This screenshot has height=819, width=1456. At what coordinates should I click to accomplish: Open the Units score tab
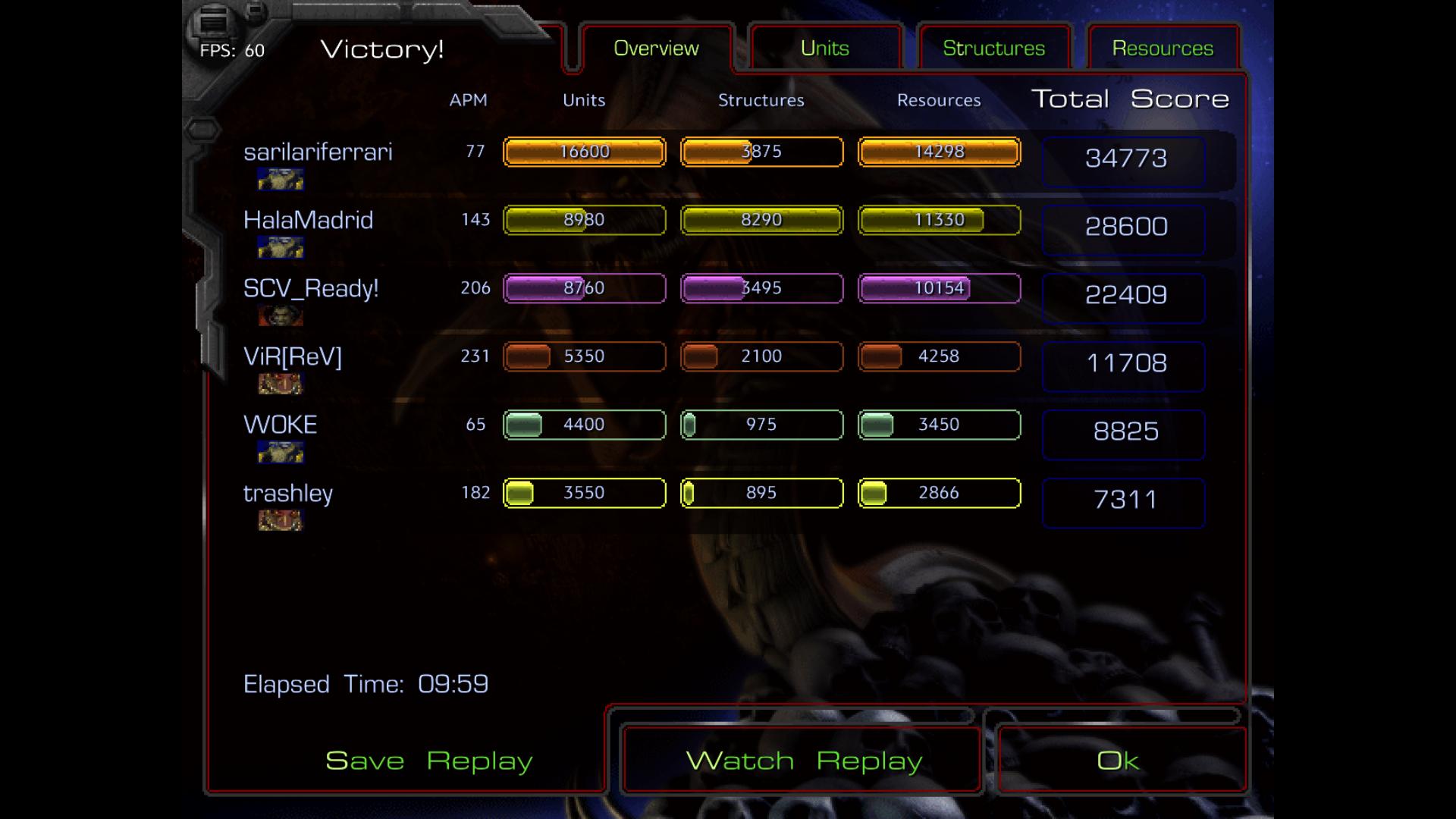(x=824, y=49)
